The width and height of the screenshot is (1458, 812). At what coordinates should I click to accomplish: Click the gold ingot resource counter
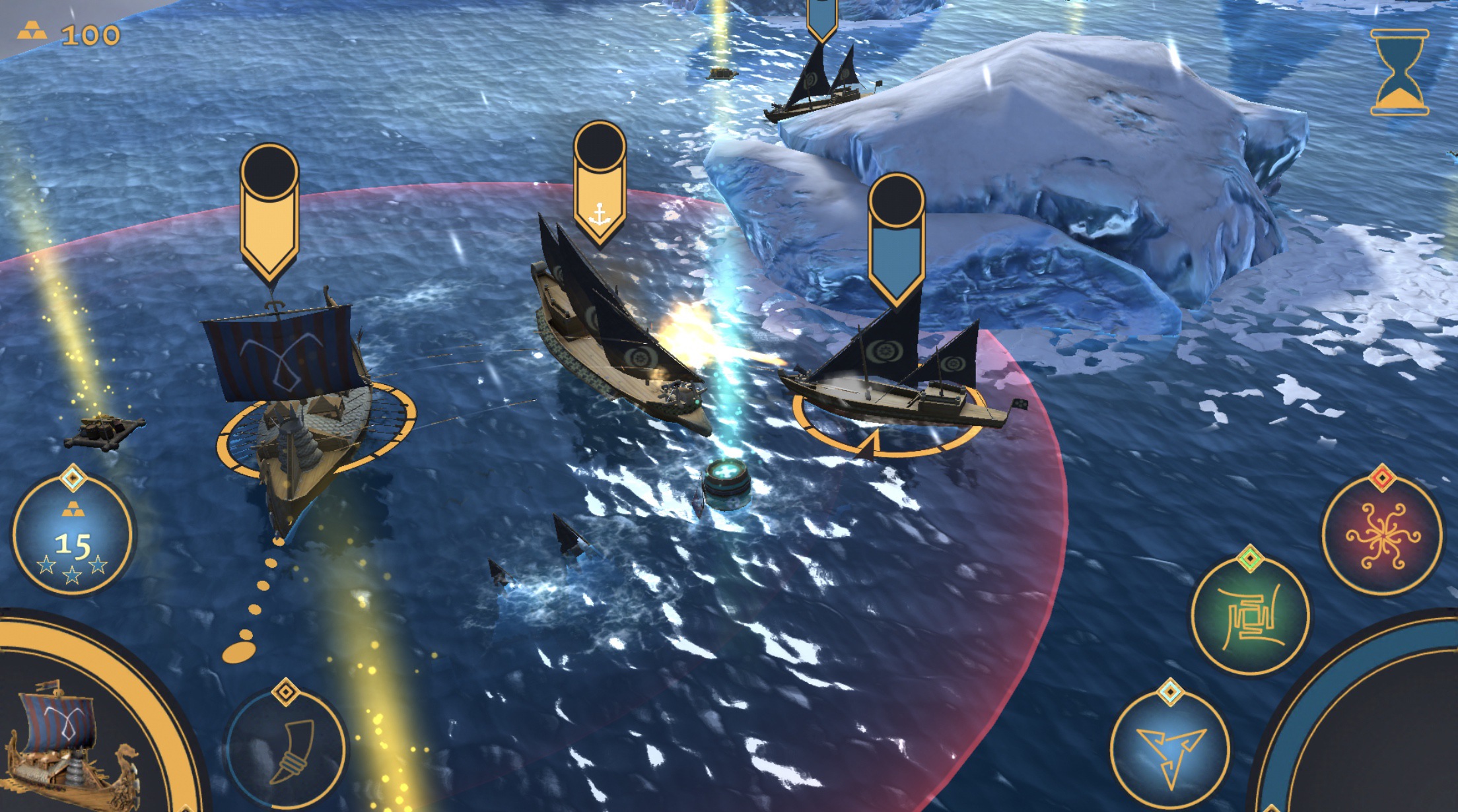click(66, 32)
